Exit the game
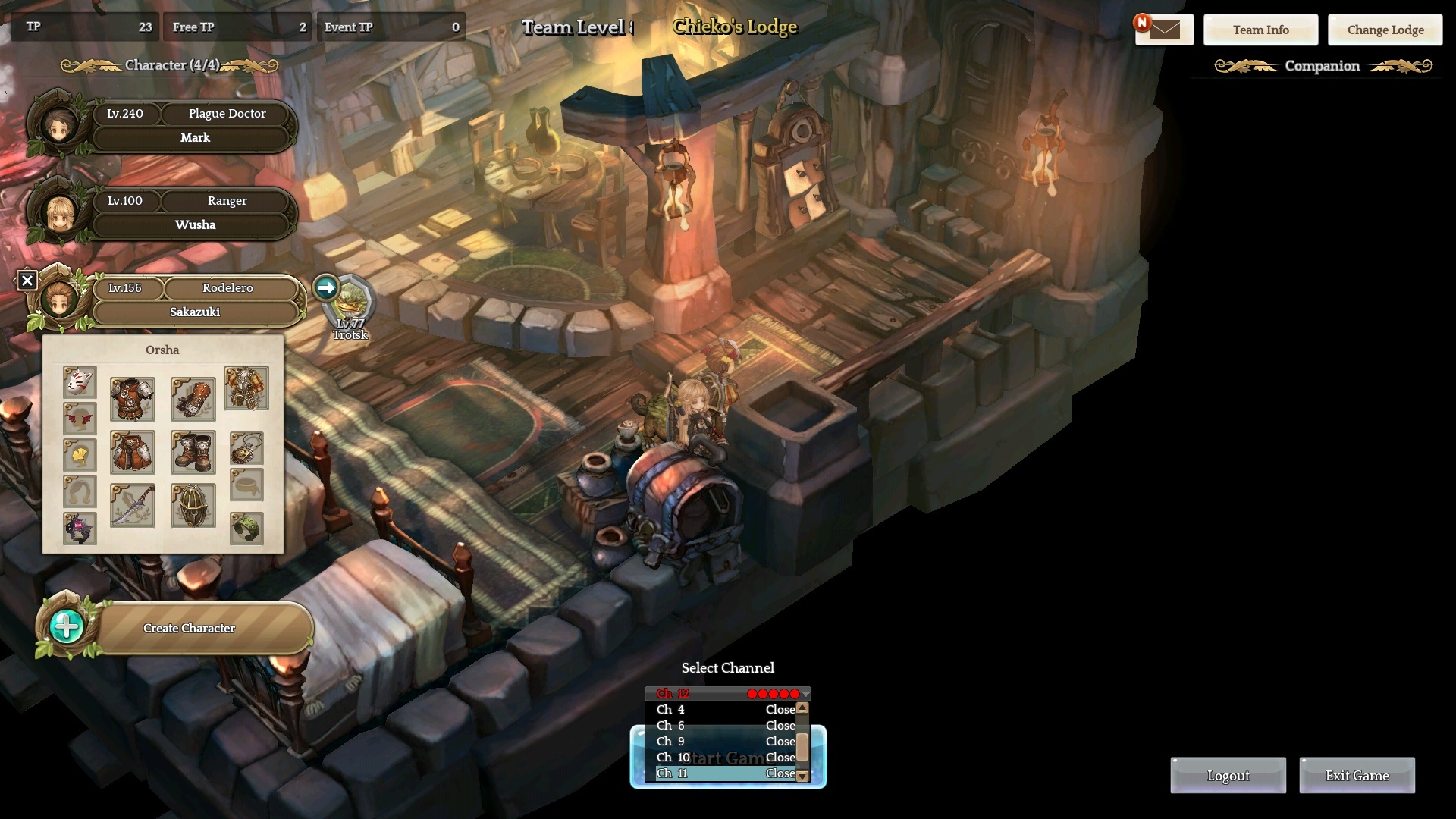 (x=1357, y=776)
